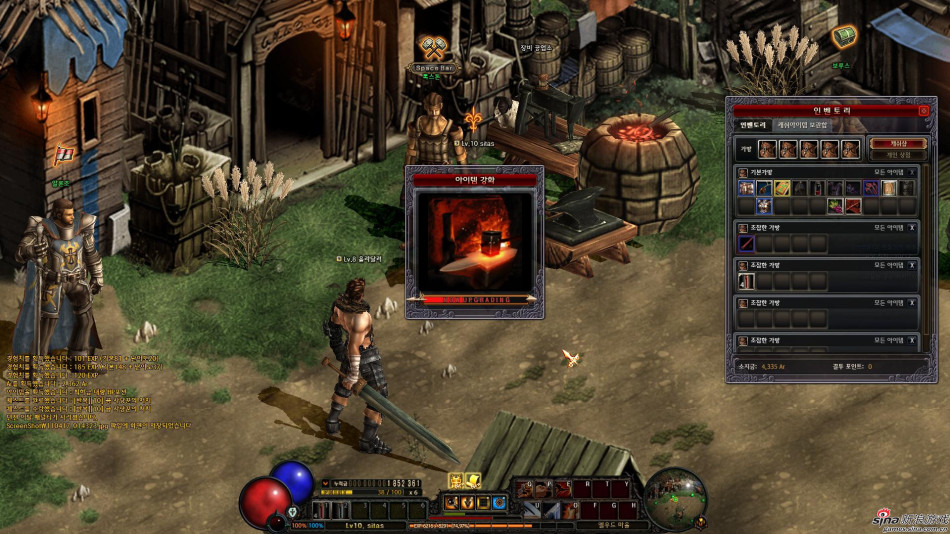Screen dimensions: 950x534
Task: Activate the blue orb skill icon
Action: [x=498, y=502]
